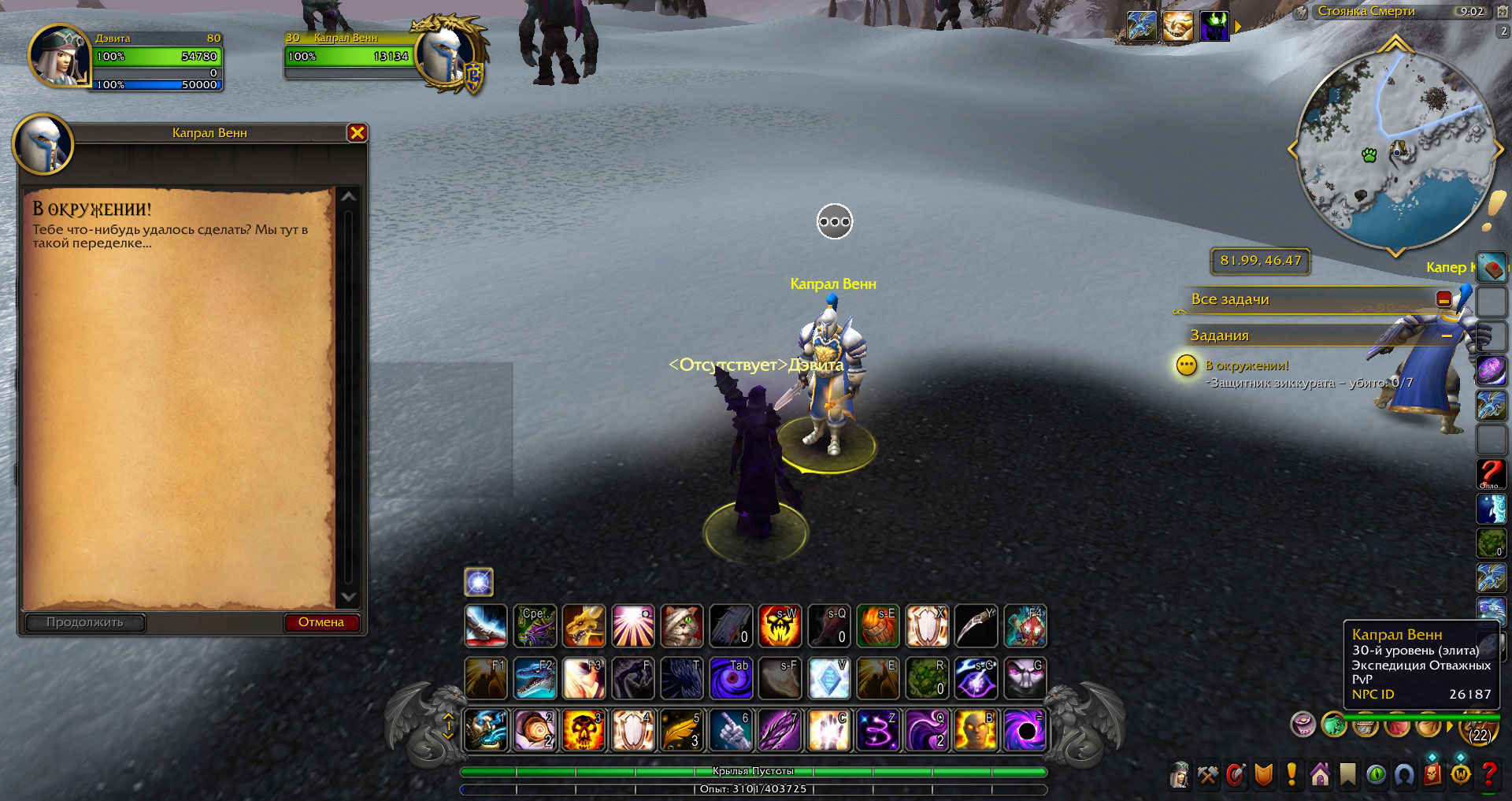Activate the purple eye spiral ability on Tab
The image size is (1512, 801).
(730, 678)
